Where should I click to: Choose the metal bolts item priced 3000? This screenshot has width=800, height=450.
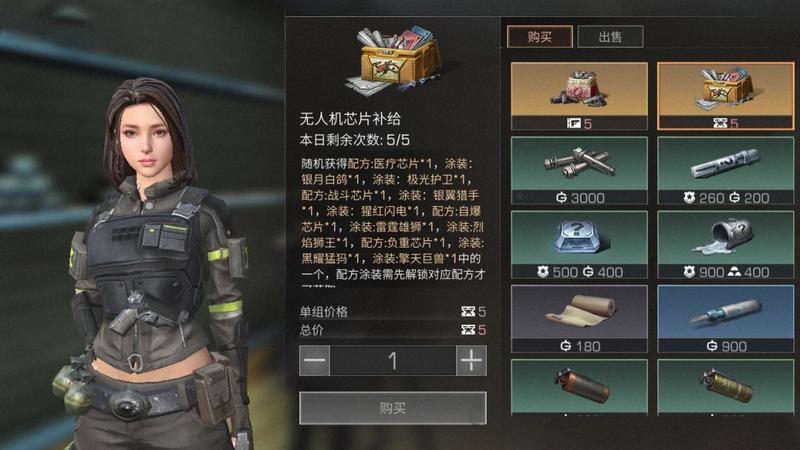point(579,170)
